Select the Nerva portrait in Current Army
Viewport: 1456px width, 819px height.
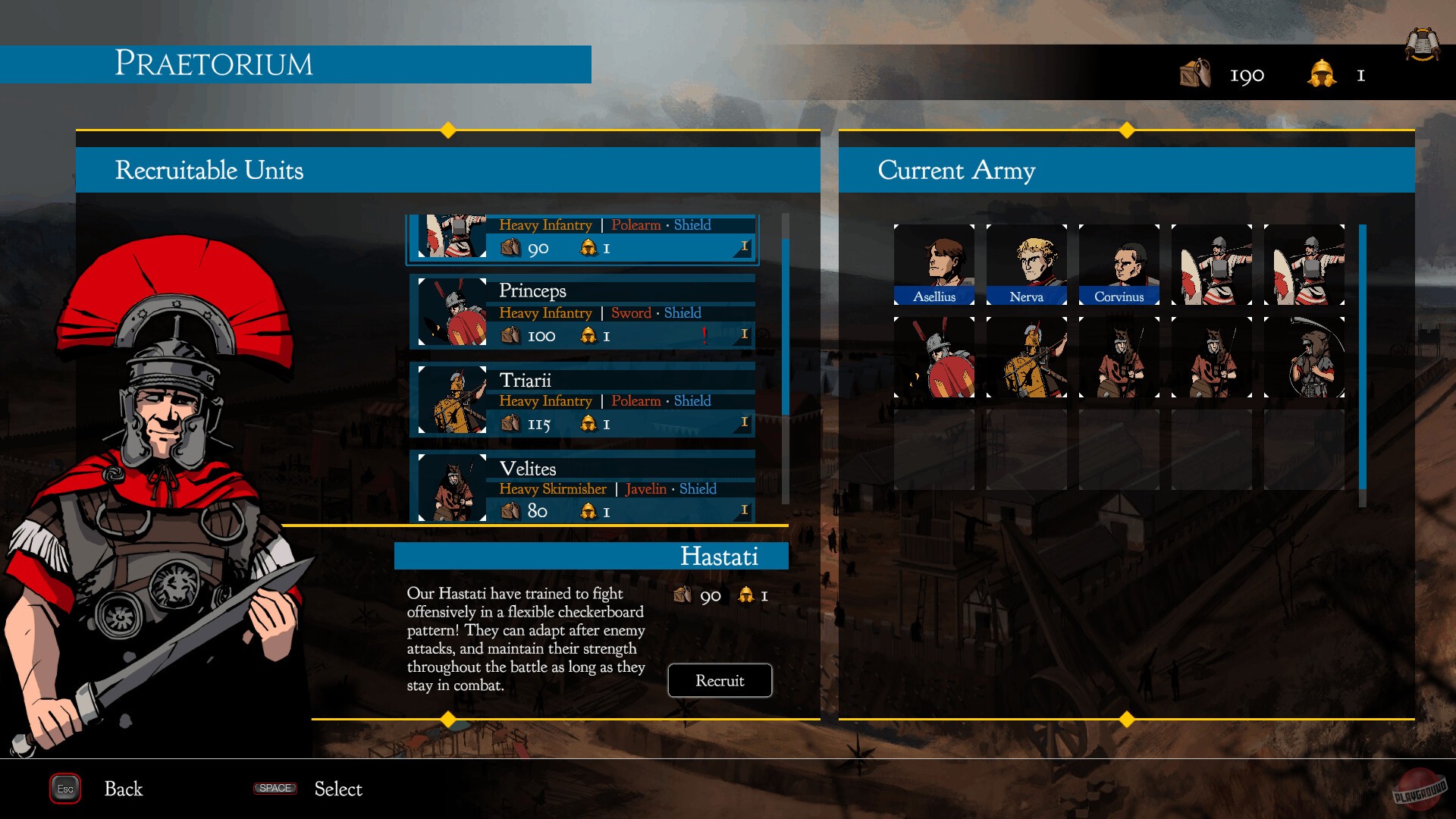pos(1026,264)
